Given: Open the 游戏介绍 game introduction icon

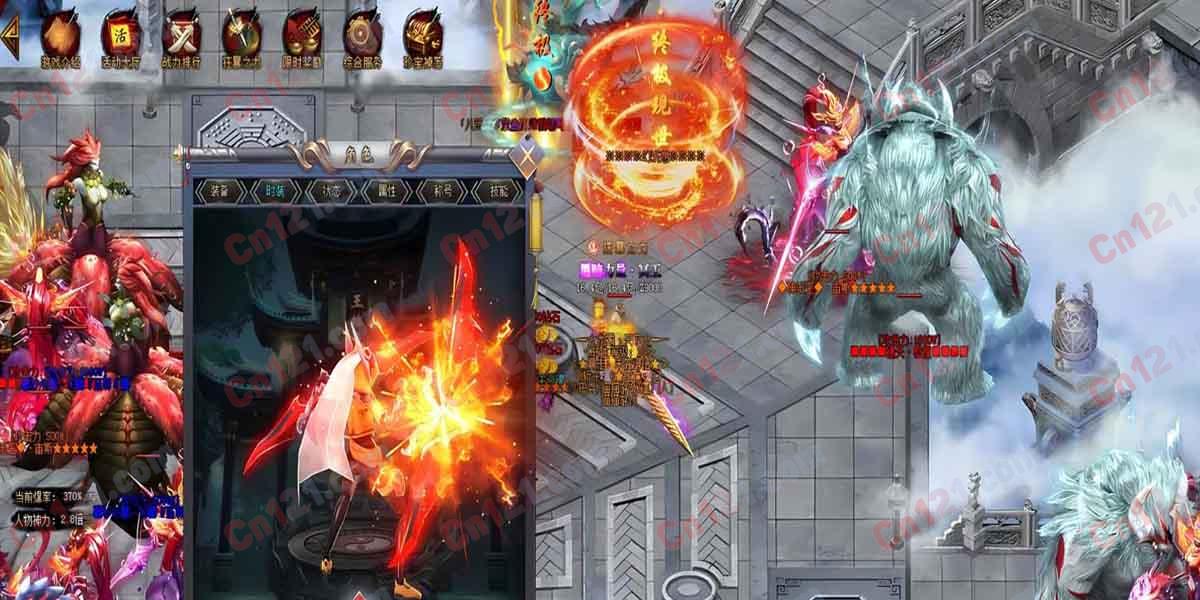Looking at the screenshot, I should [61, 35].
